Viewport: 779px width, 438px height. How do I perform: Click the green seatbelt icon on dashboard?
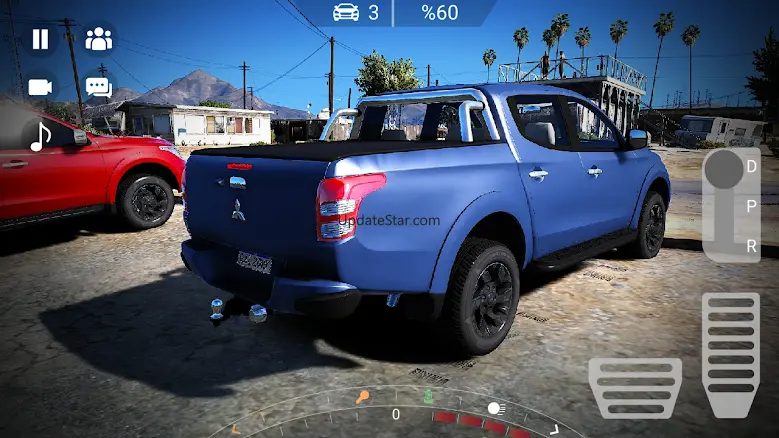coord(429,396)
